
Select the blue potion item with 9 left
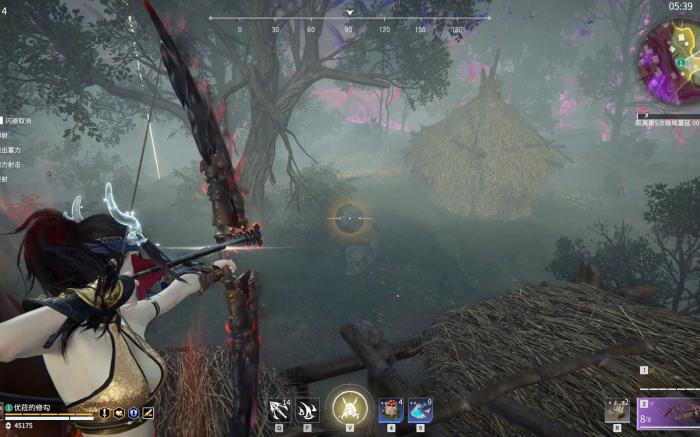(420, 410)
